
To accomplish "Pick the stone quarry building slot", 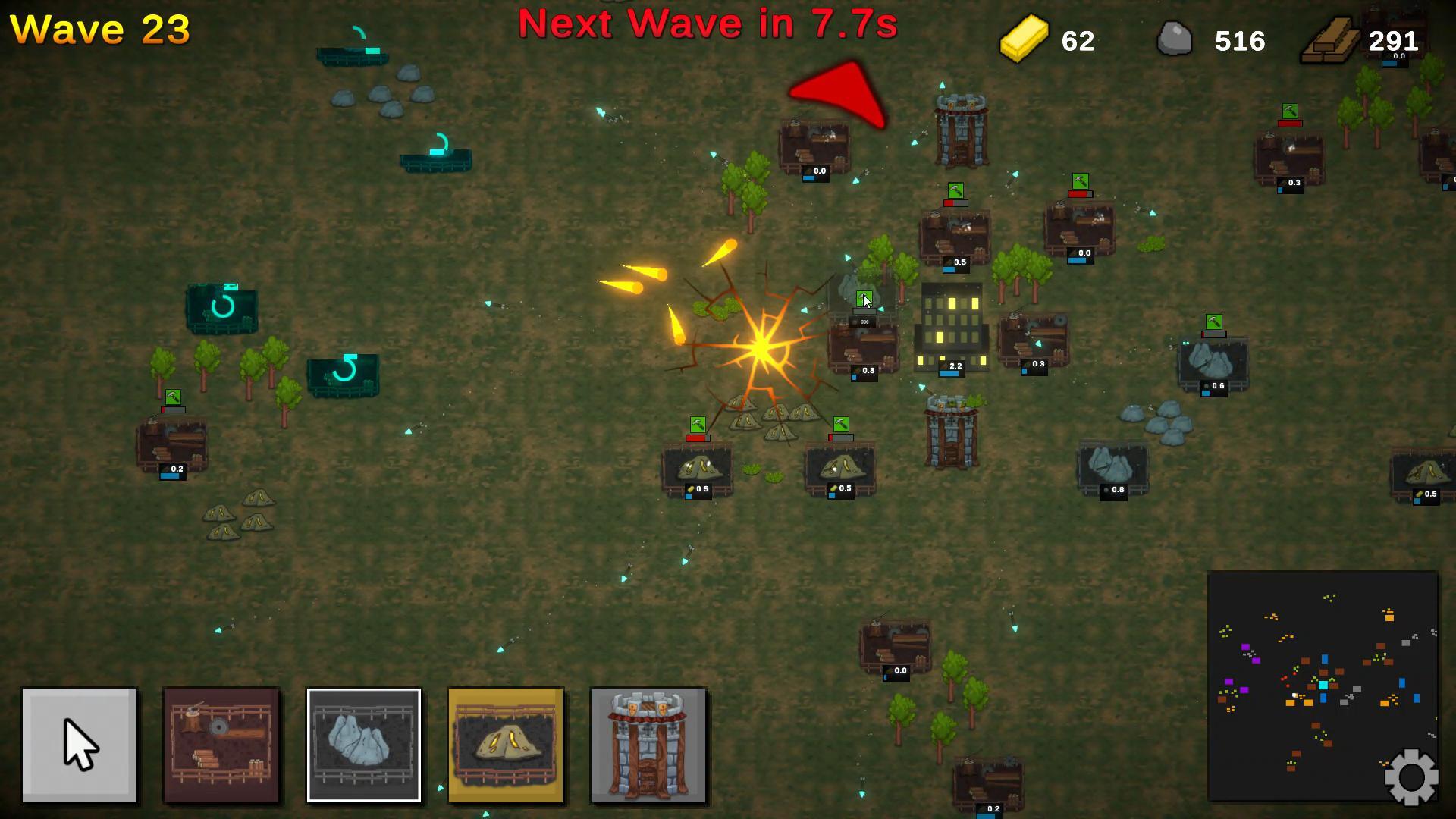I will coord(363,745).
